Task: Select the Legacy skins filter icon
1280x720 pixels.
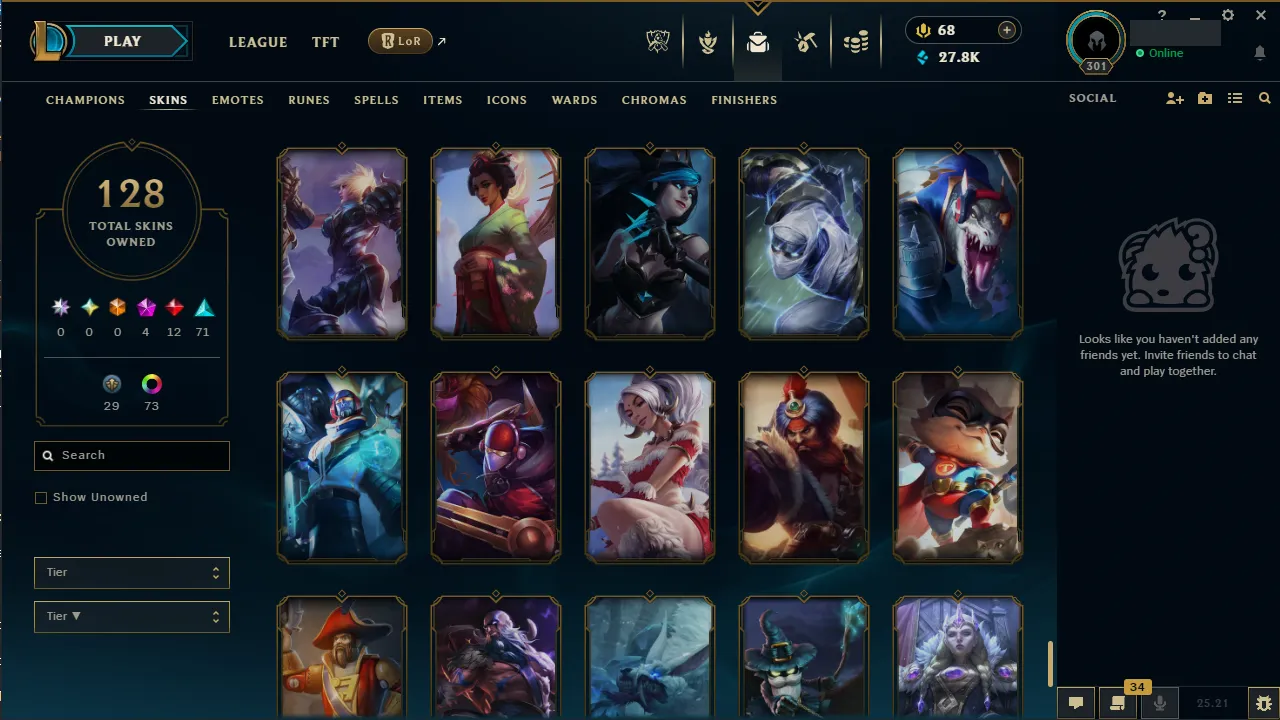Action: 112,383
